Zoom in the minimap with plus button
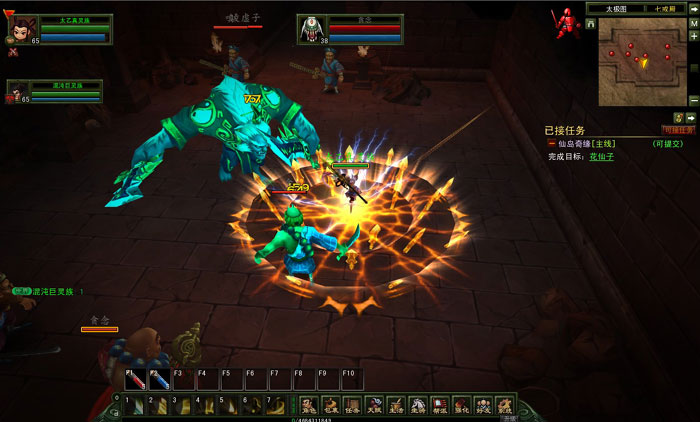The width and height of the screenshot is (700, 422). click(x=694, y=36)
